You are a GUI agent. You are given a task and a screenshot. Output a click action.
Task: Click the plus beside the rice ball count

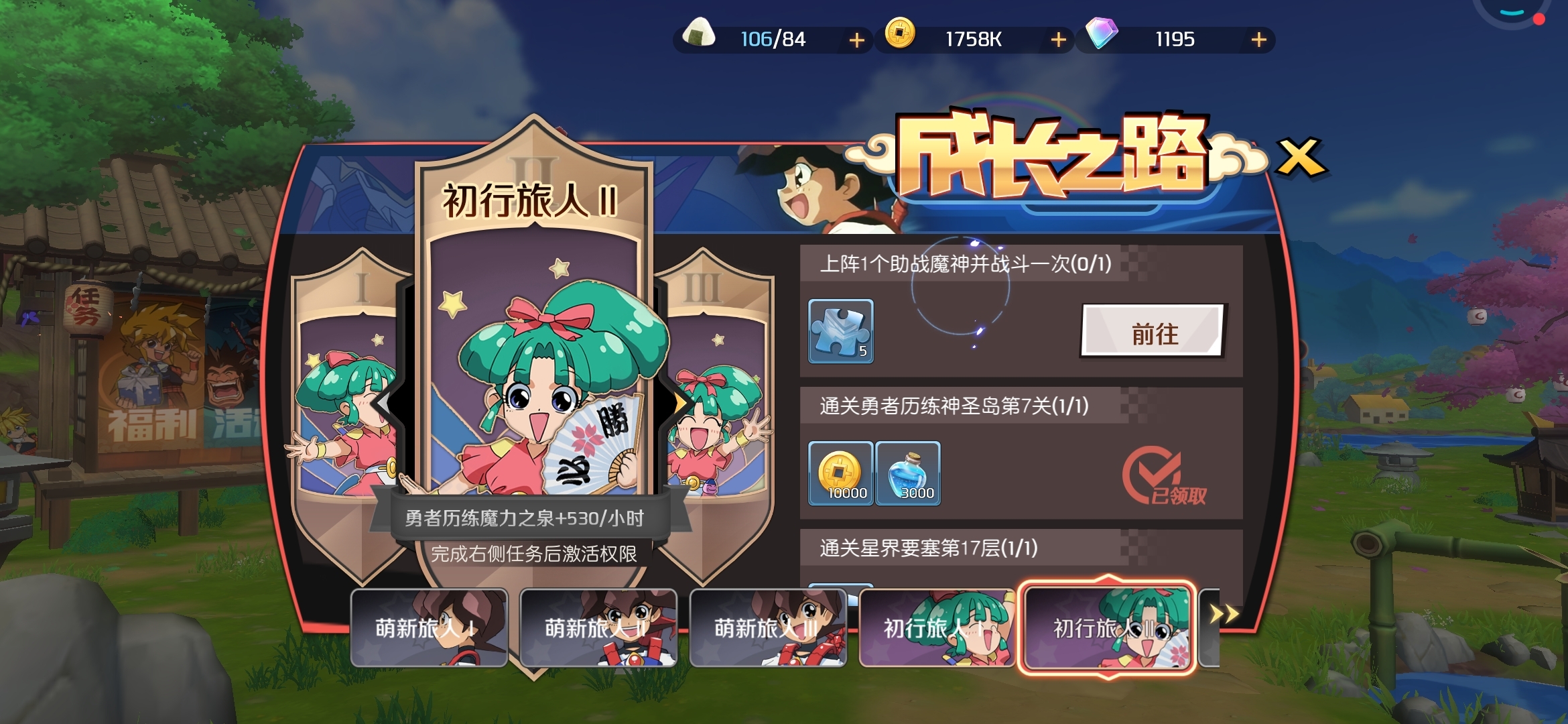coord(856,40)
